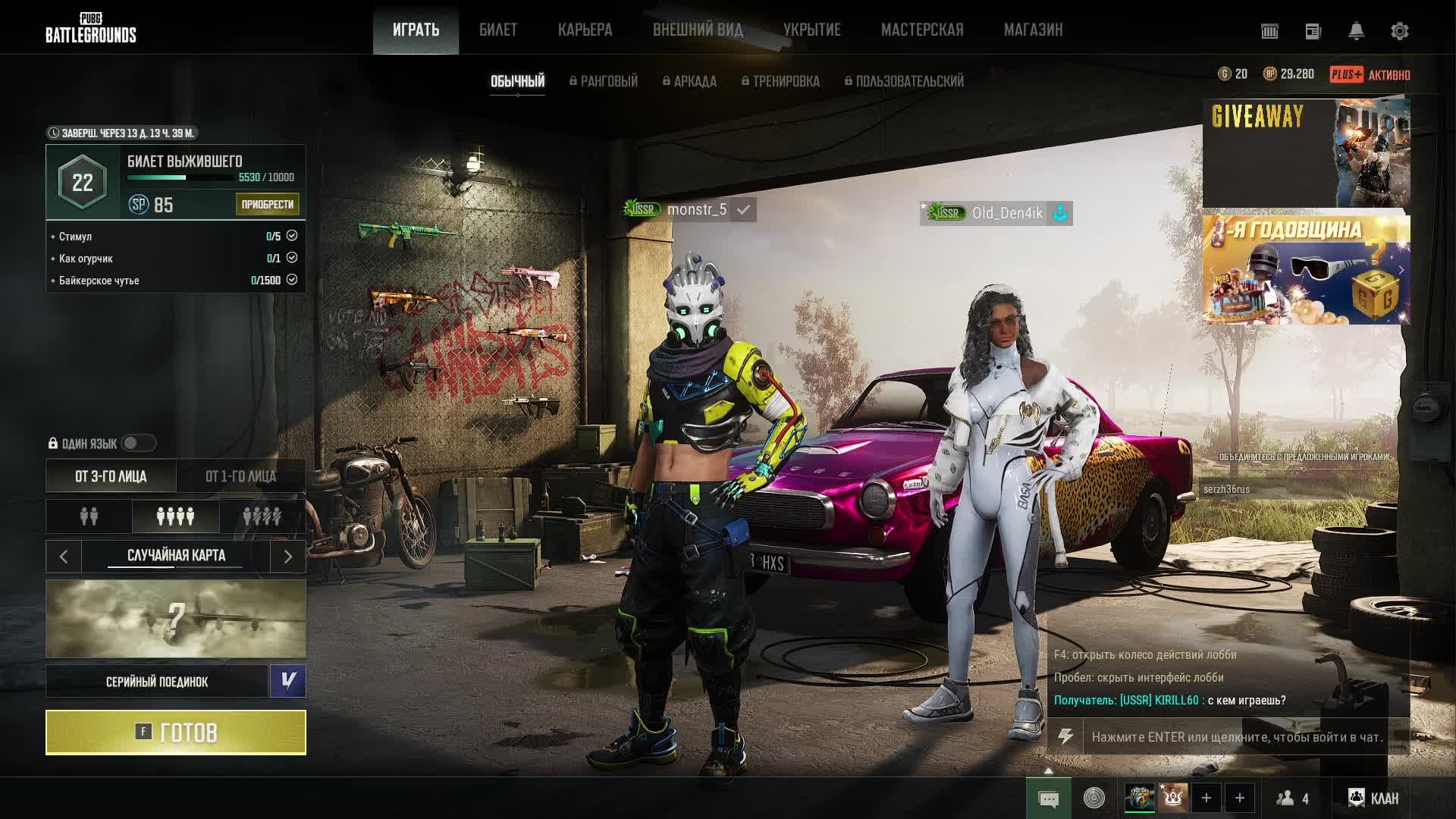The height and width of the screenshot is (819, 1456).
Task: Purchase the pass with ПРИОБРЕСТИ button
Action: (x=267, y=204)
